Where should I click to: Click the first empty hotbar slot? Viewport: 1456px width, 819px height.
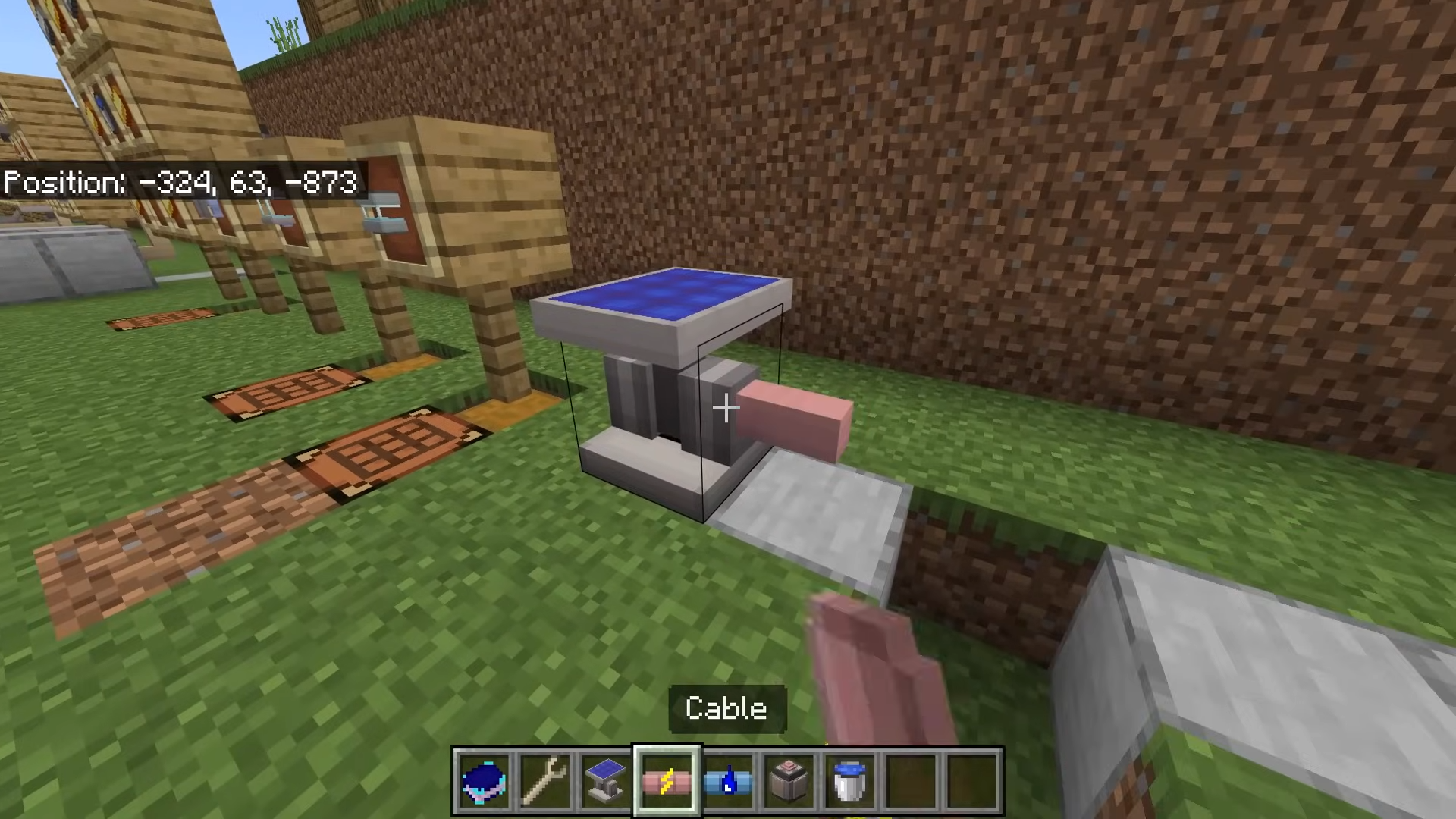click(910, 780)
